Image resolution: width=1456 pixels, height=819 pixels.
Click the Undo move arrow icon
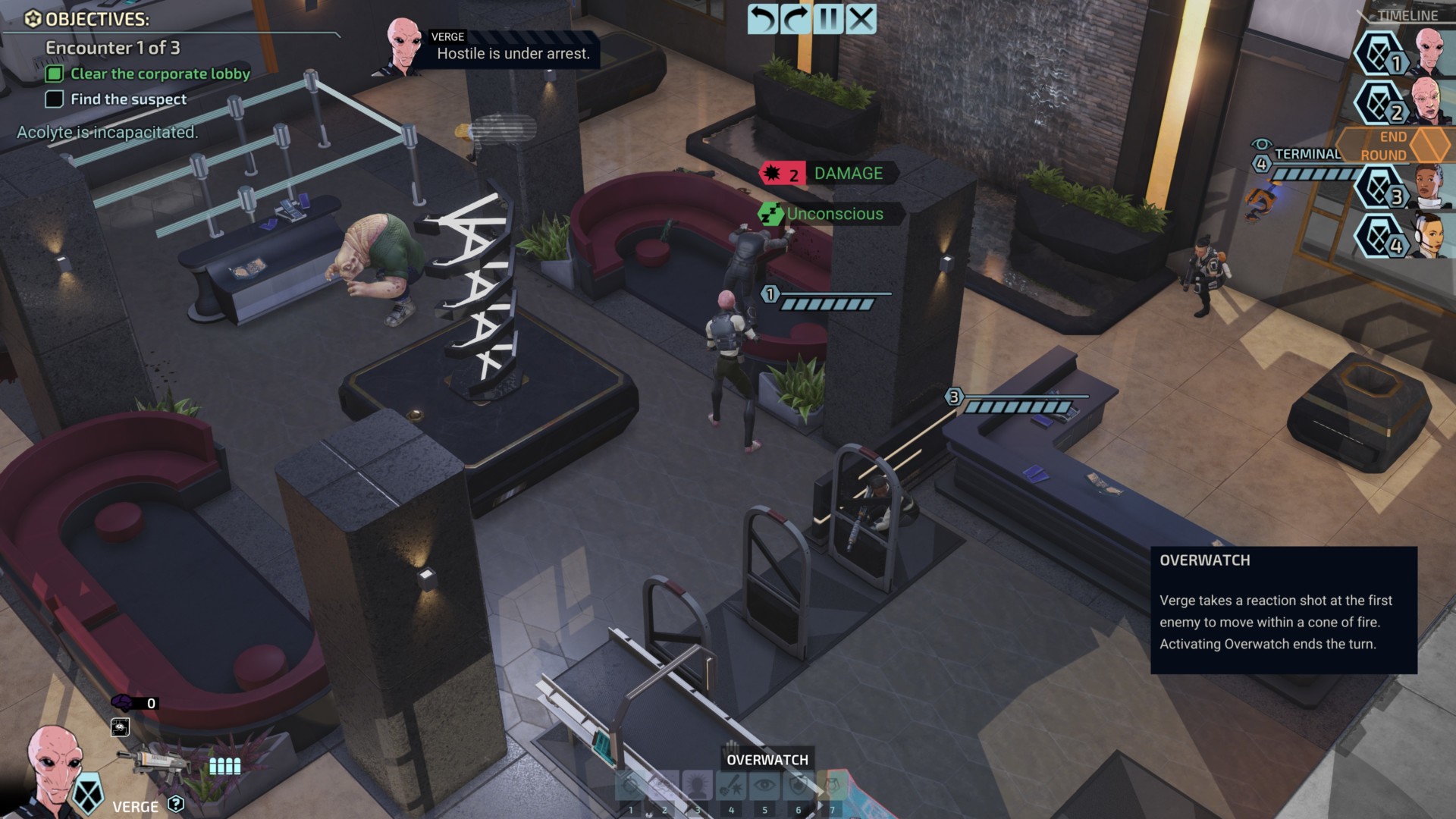pyautogui.click(x=761, y=18)
